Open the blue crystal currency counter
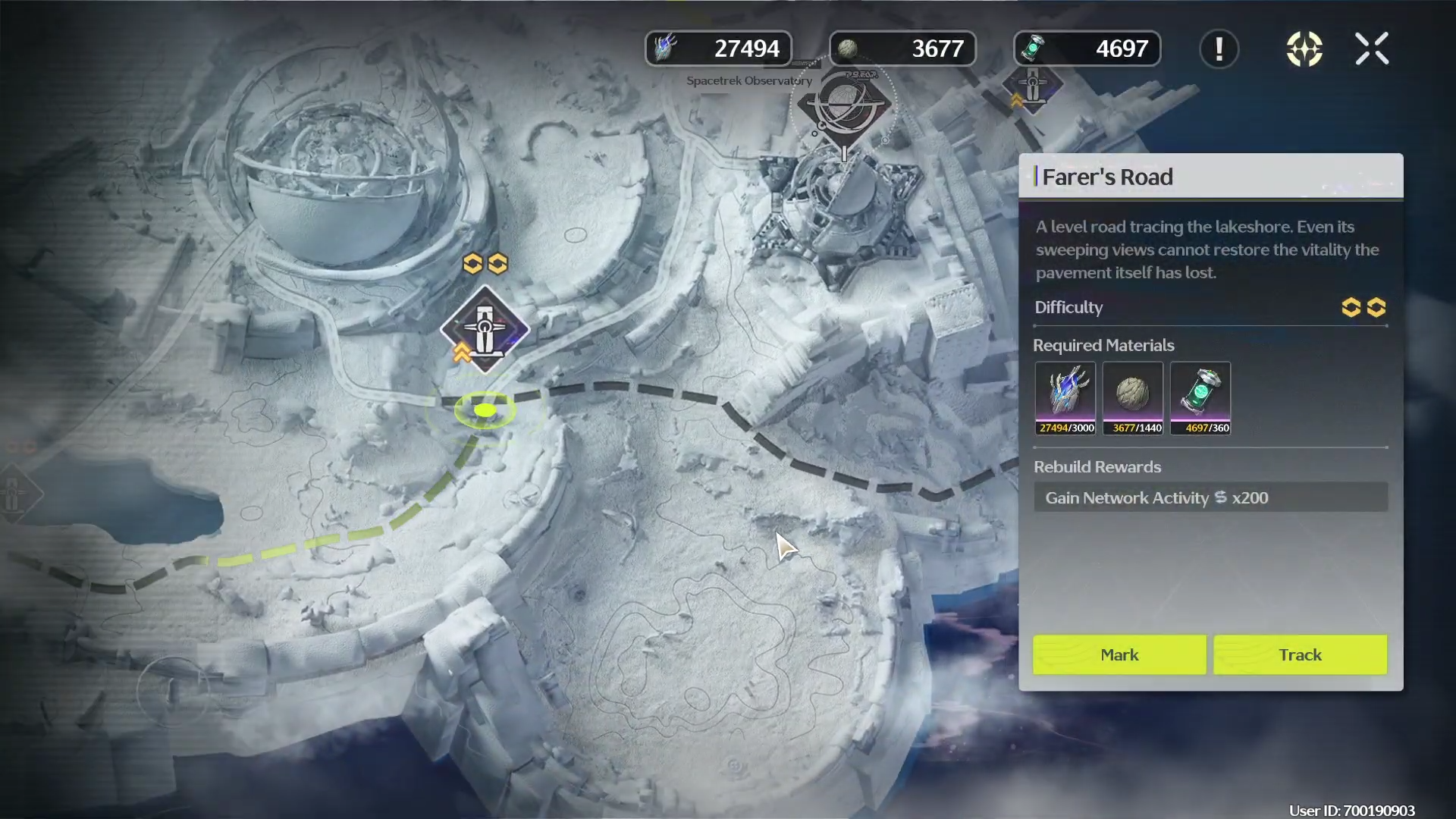The width and height of the screenshot is (1456, 819). point(718,49)
